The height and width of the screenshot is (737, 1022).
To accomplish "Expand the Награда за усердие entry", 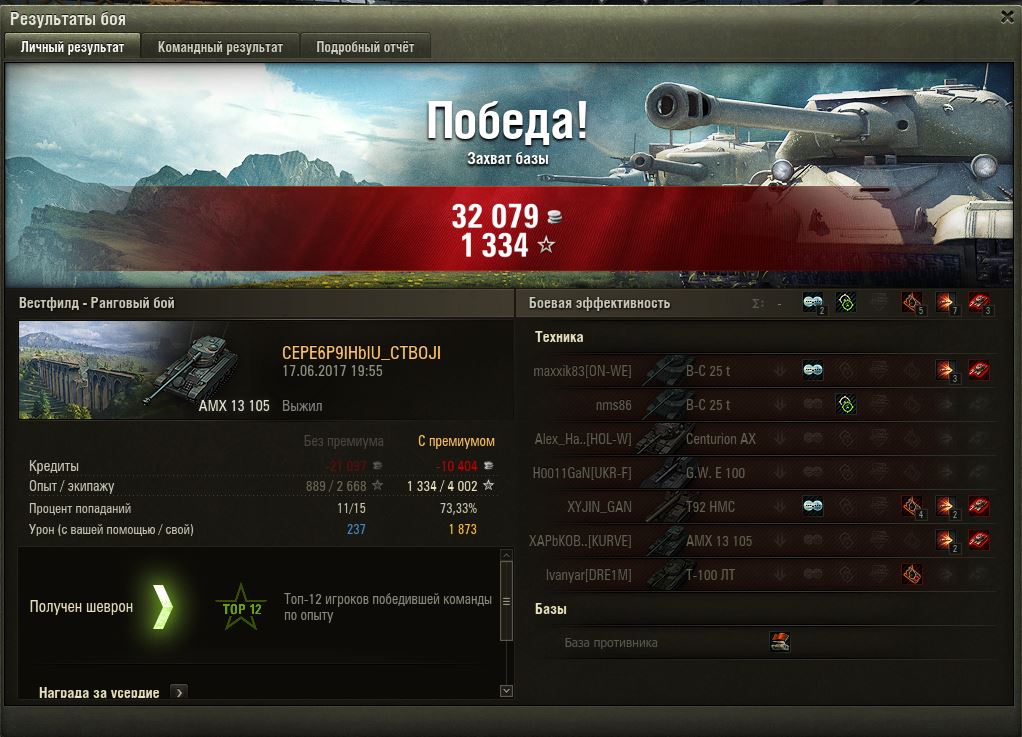I will [179, 691].
